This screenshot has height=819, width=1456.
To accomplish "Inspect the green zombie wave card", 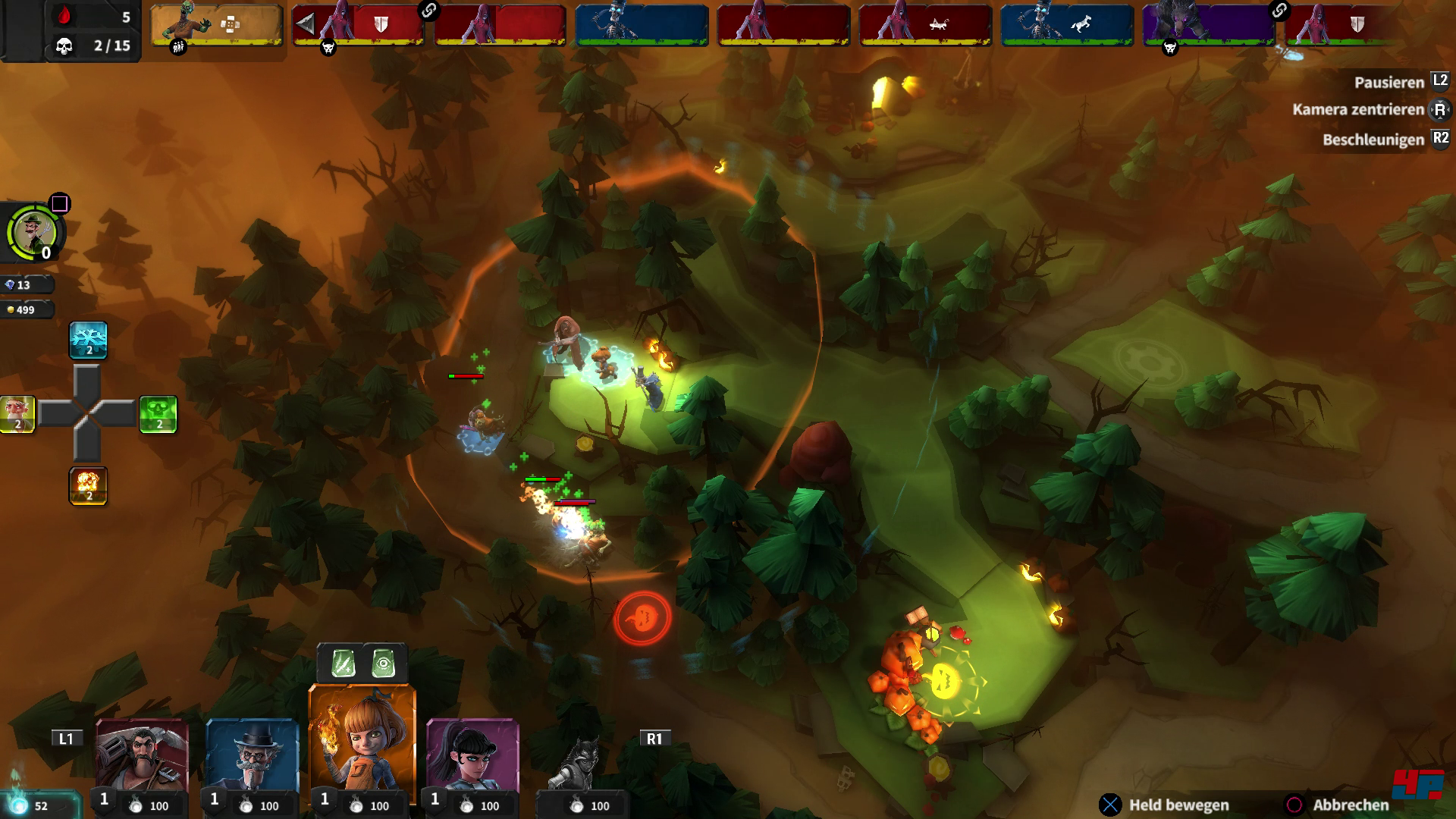I will point(217,25).
